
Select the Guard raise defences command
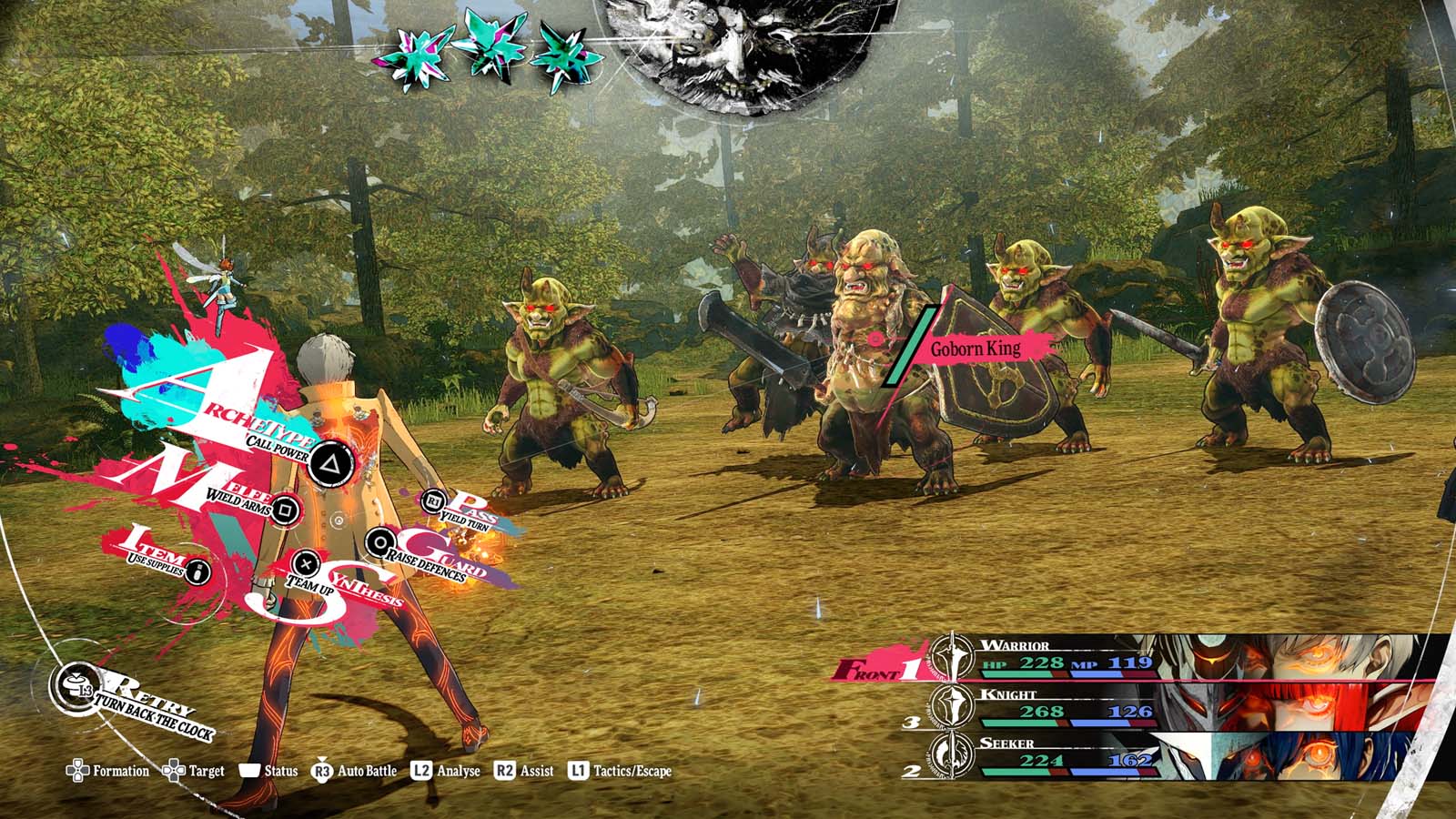(378, 543)
